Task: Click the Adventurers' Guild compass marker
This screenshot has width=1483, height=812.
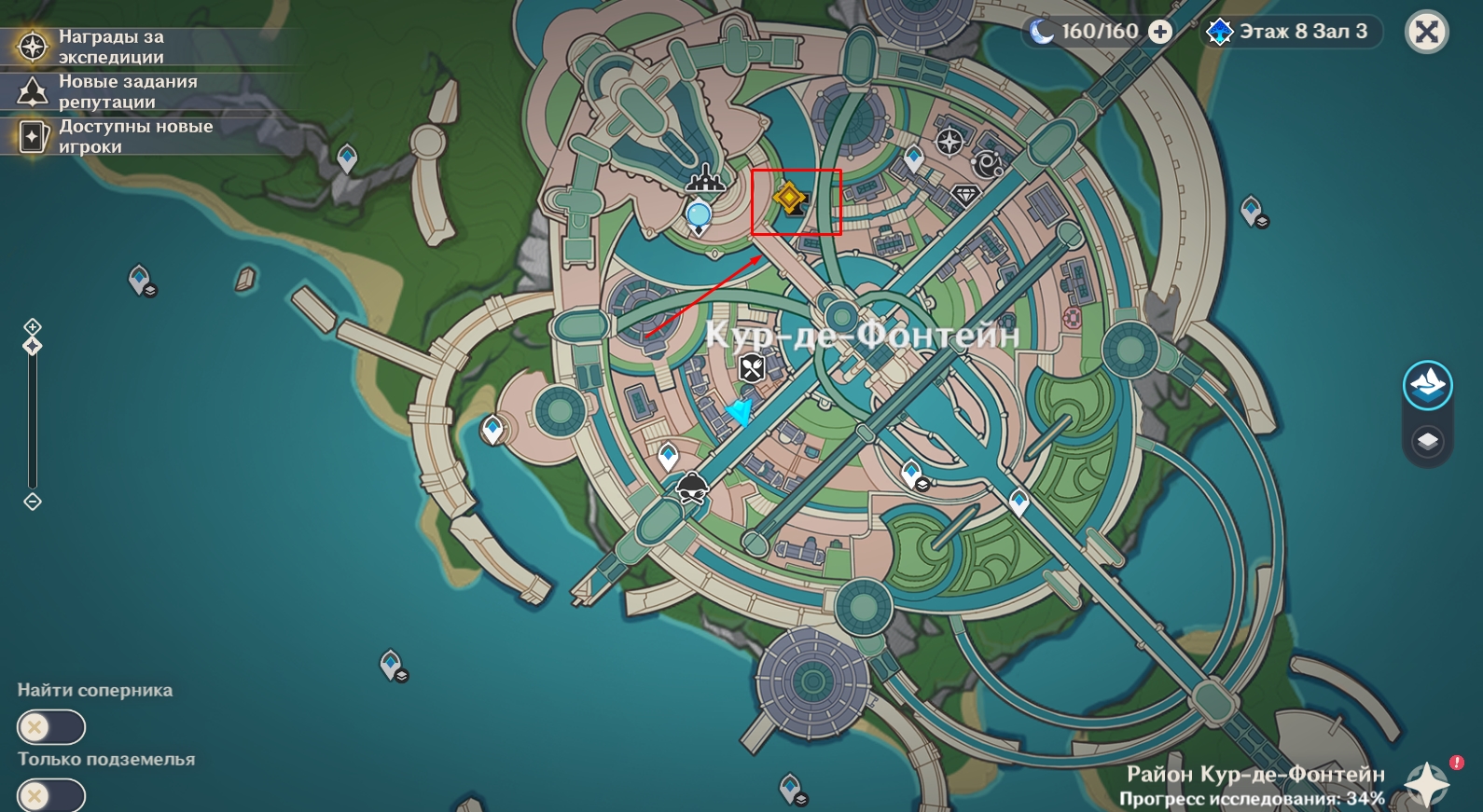Action: point(949,142)
